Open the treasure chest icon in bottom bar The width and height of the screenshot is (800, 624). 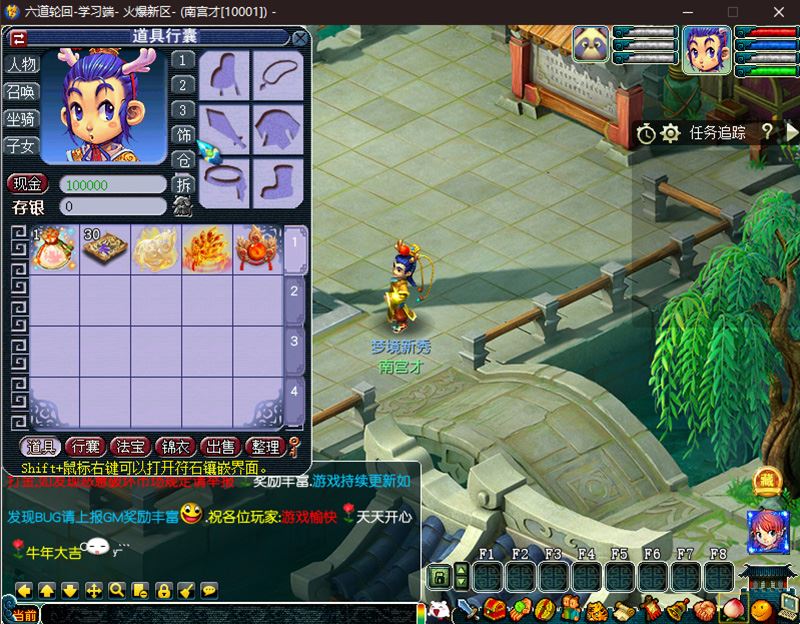(493, 608)
